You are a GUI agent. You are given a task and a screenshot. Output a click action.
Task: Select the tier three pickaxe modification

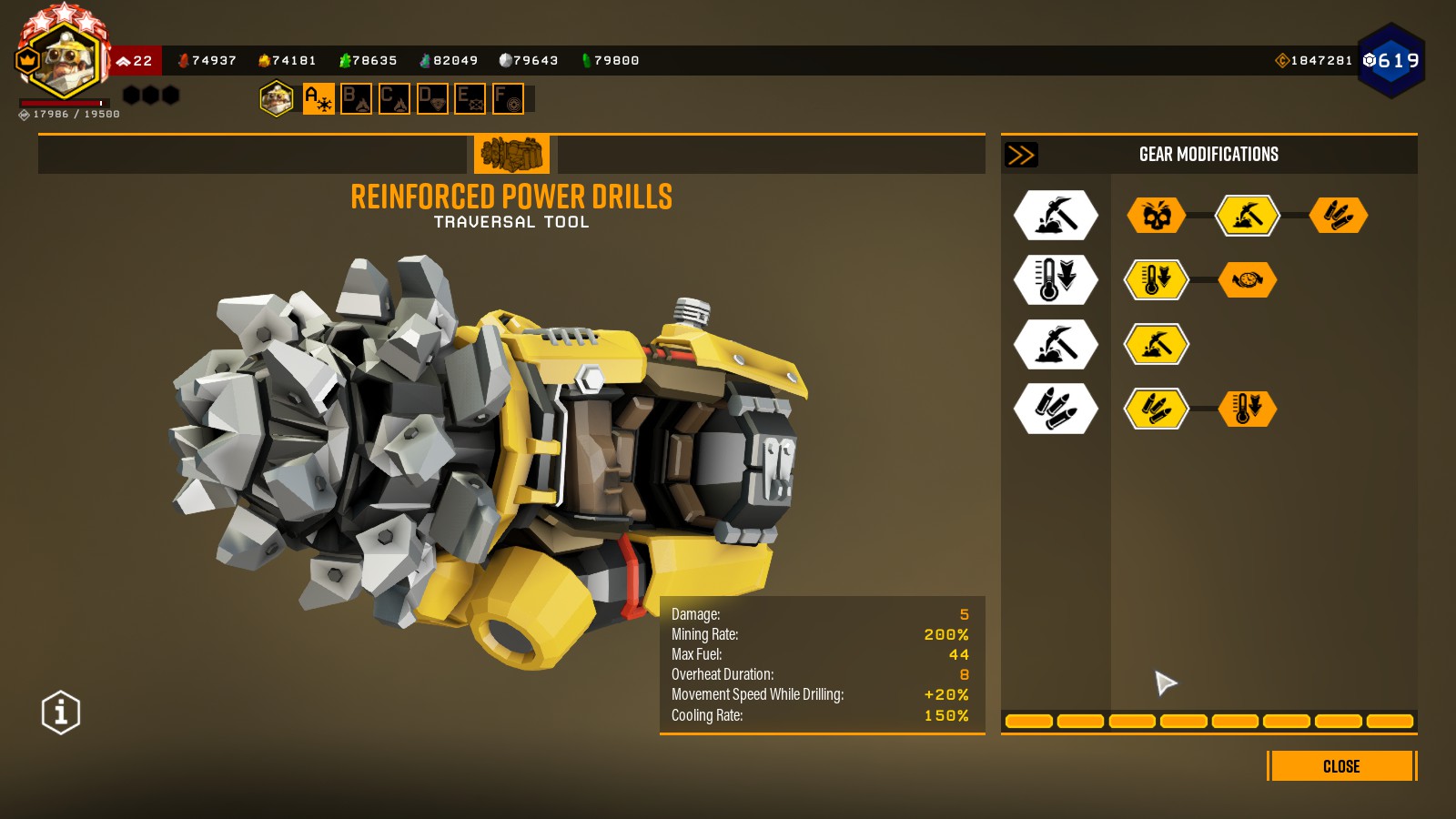1156,345
